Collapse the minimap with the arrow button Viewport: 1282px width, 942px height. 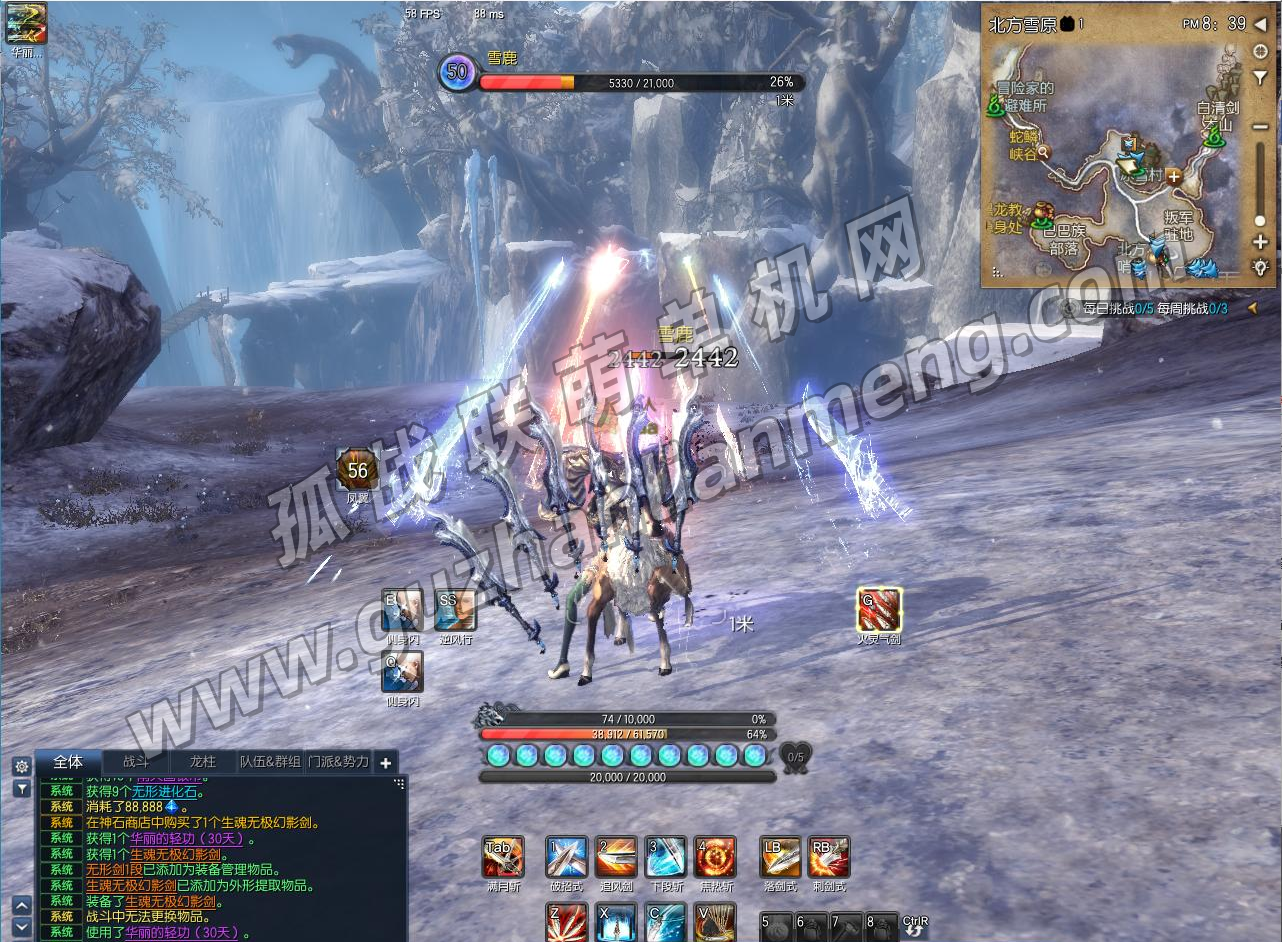(1261, 24)
